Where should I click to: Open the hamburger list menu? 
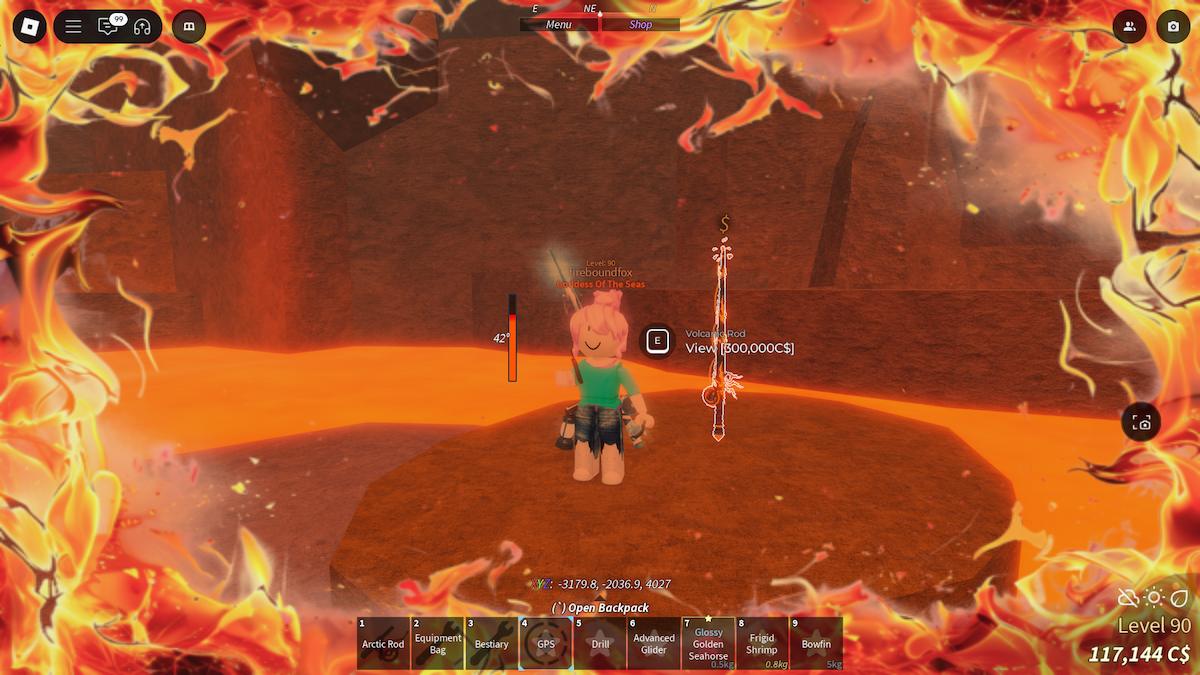(73, 27)
